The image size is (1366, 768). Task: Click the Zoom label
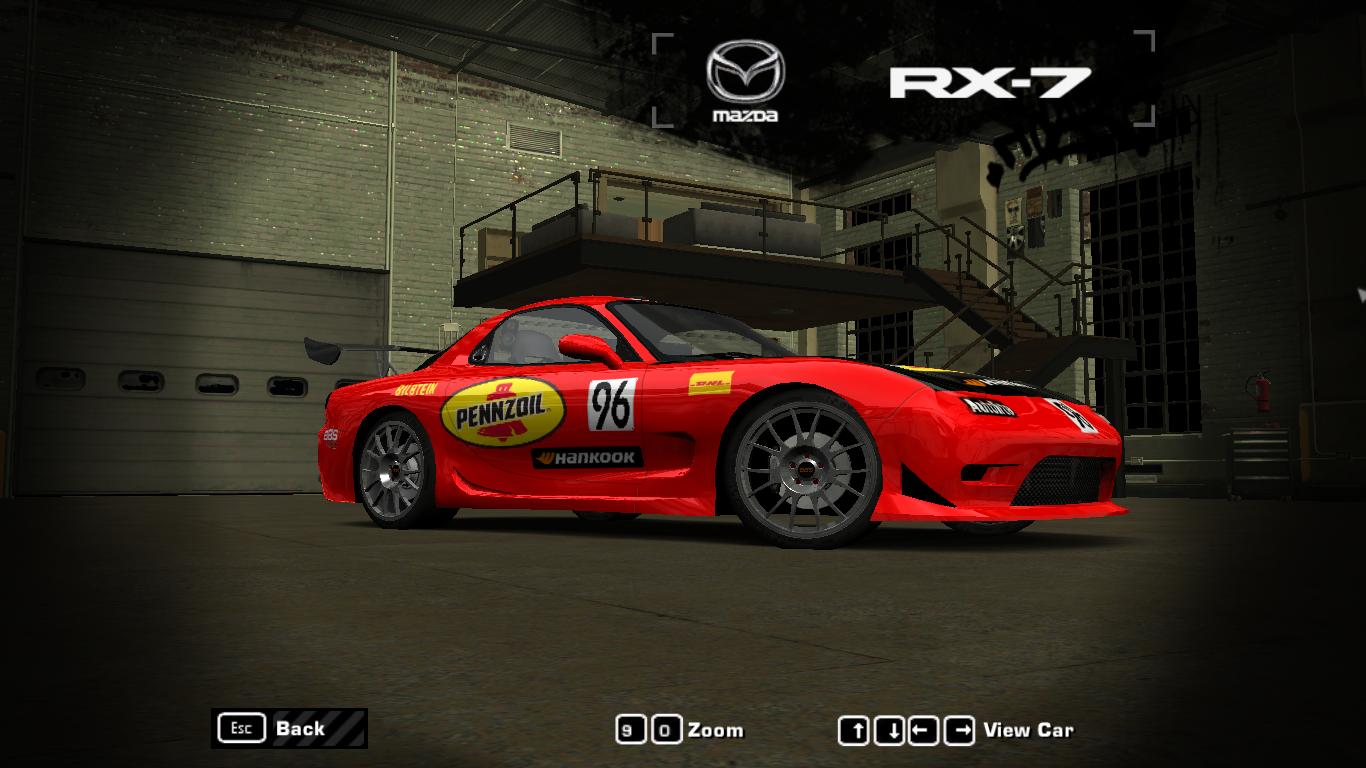[x=716, y=729]
